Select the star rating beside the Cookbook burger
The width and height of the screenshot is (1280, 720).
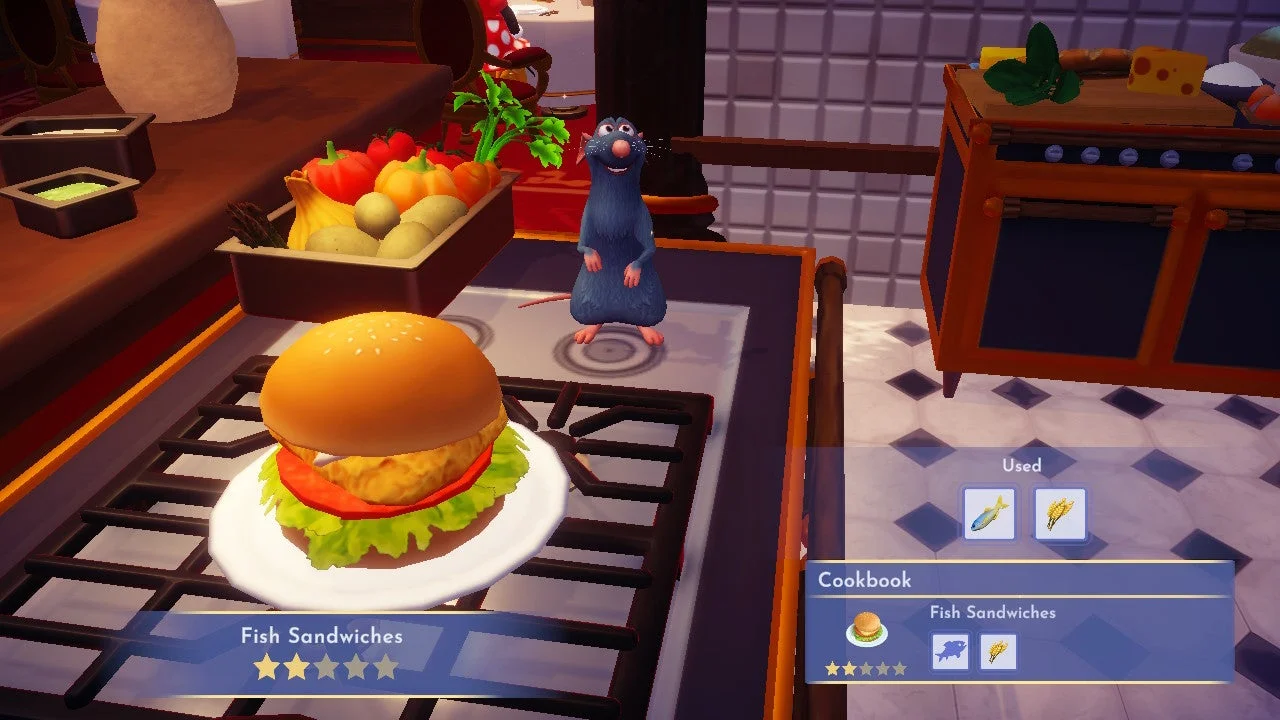tap(865, 668)
